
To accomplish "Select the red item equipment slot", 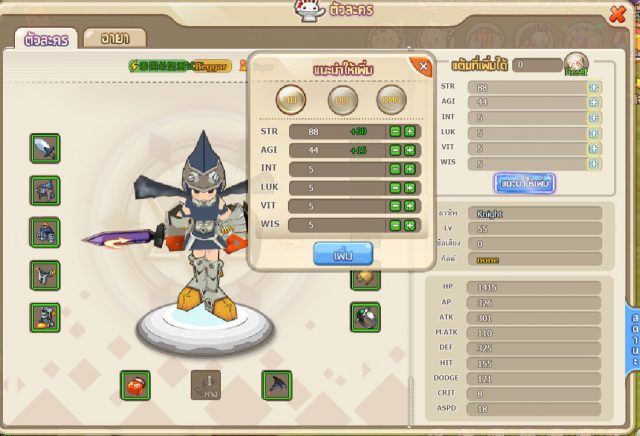I will tap(135, 384).
